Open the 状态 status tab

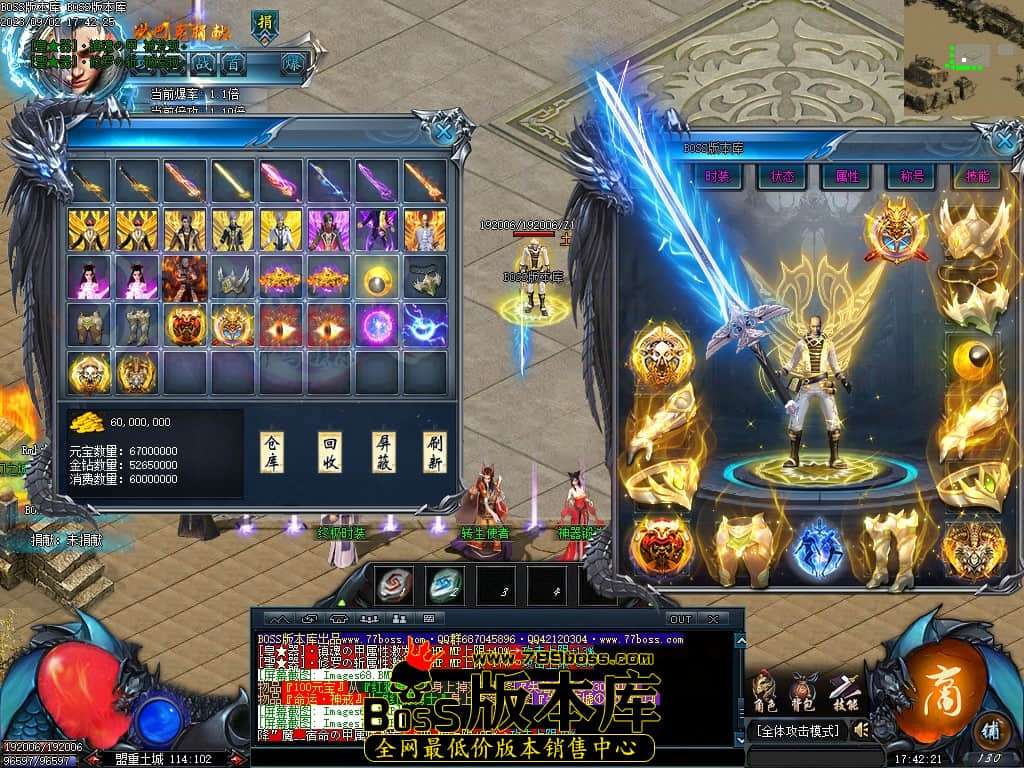coord(781,176)
